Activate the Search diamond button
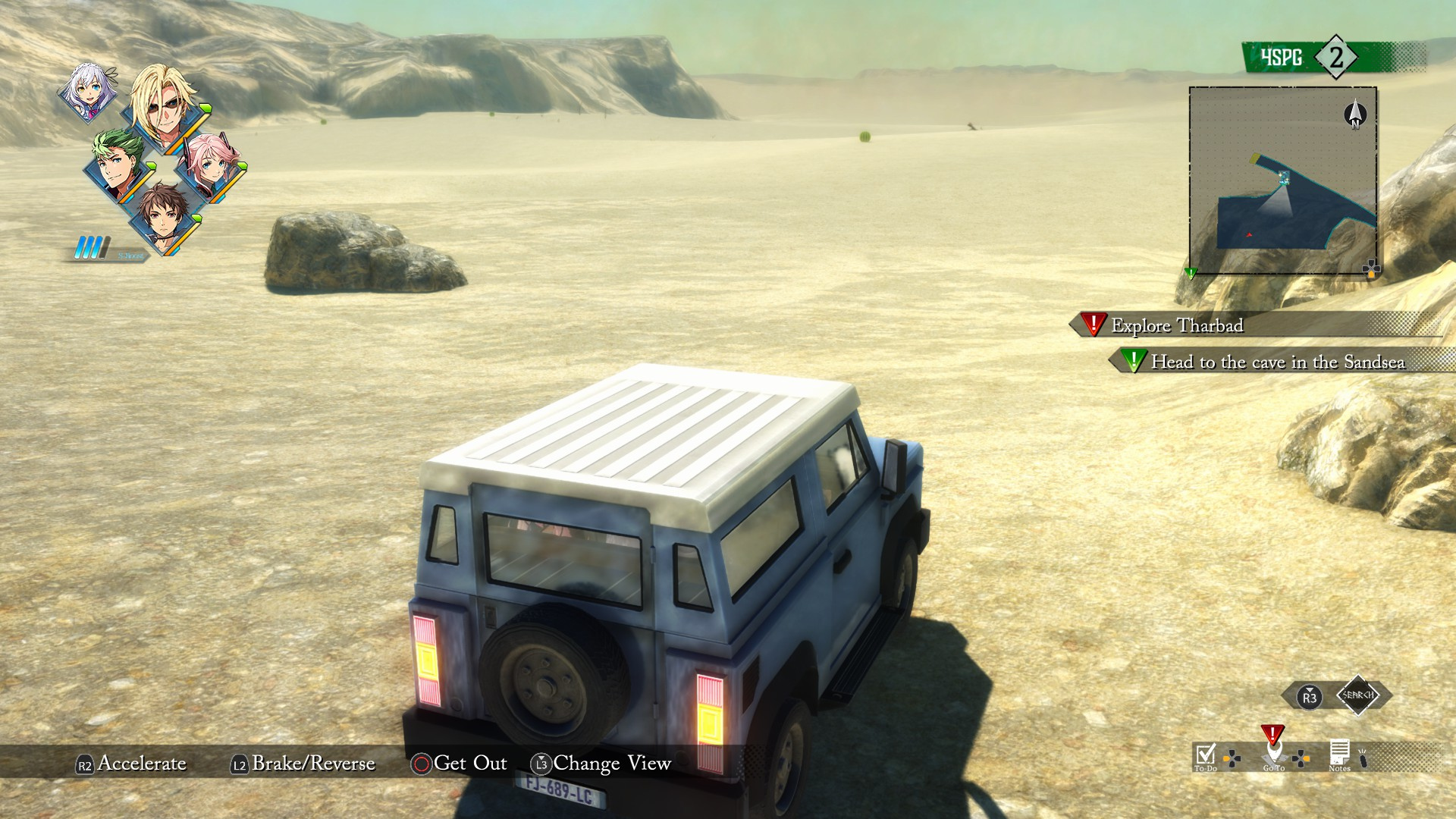Image resolution: width=1456 pixels, height=819 pixels. (x=1357, y=695)
